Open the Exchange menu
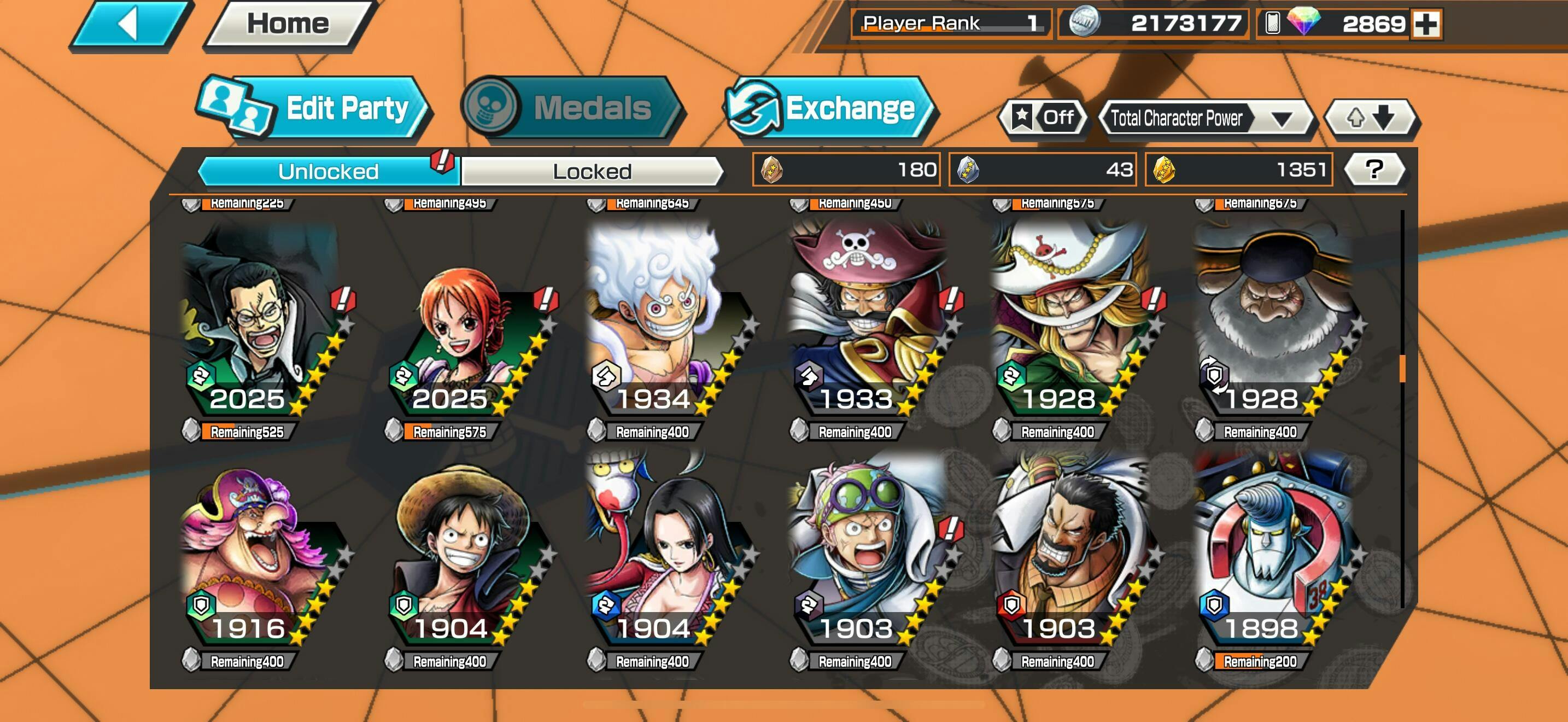 coord(830,108)
